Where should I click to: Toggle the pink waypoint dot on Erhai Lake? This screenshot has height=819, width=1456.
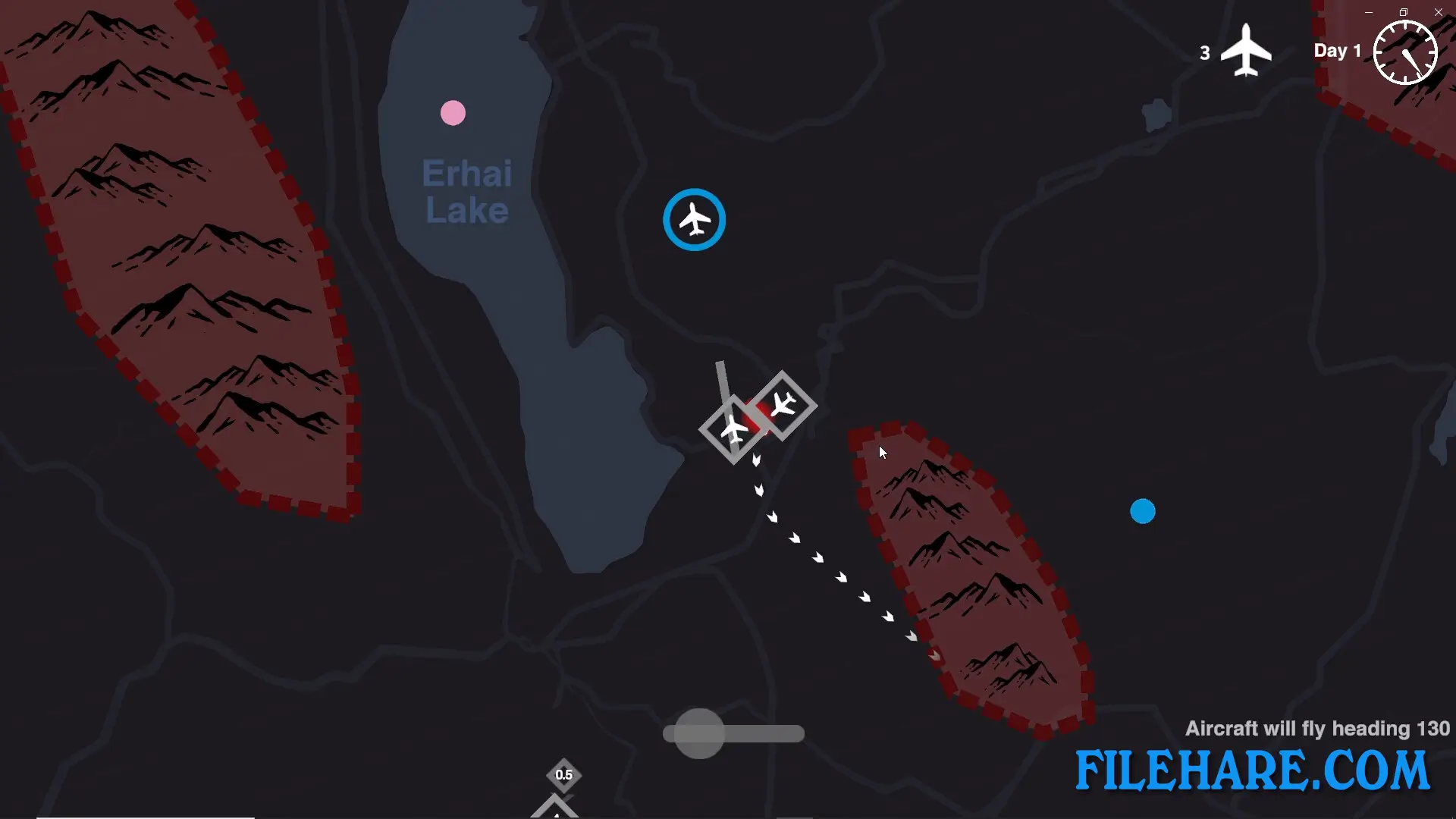[452, 111]
